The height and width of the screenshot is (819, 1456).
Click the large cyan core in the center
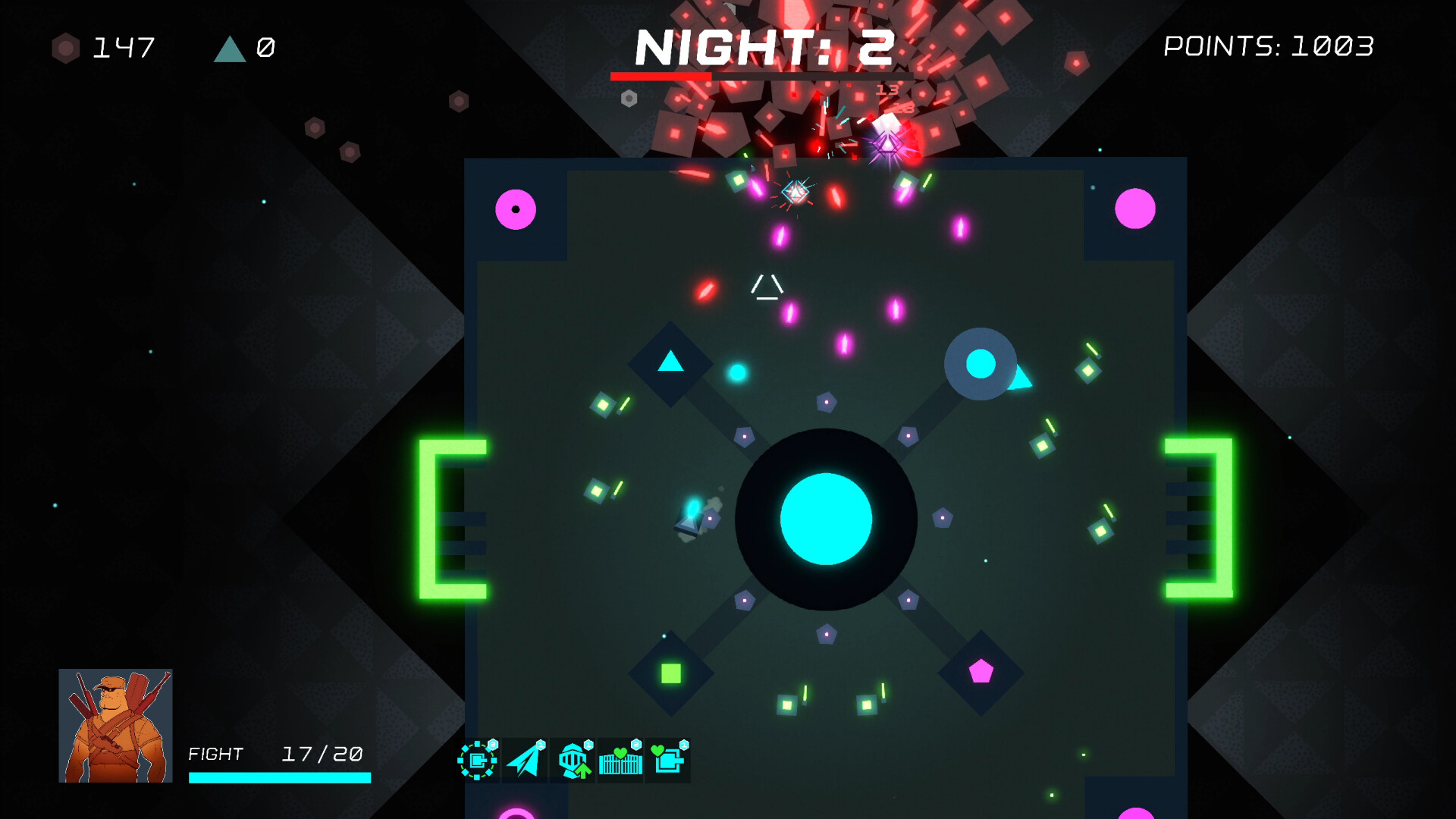click(826, 519)
